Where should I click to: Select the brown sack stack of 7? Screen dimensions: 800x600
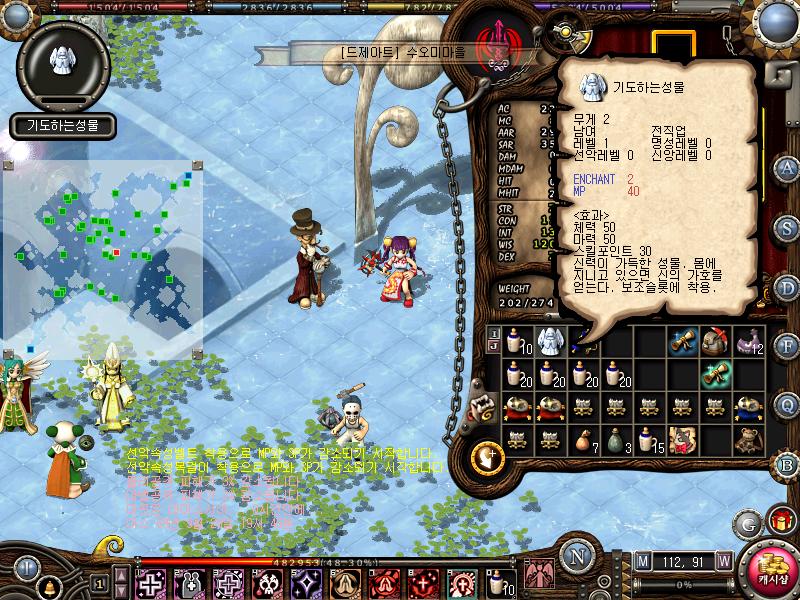tap(582, 439)
